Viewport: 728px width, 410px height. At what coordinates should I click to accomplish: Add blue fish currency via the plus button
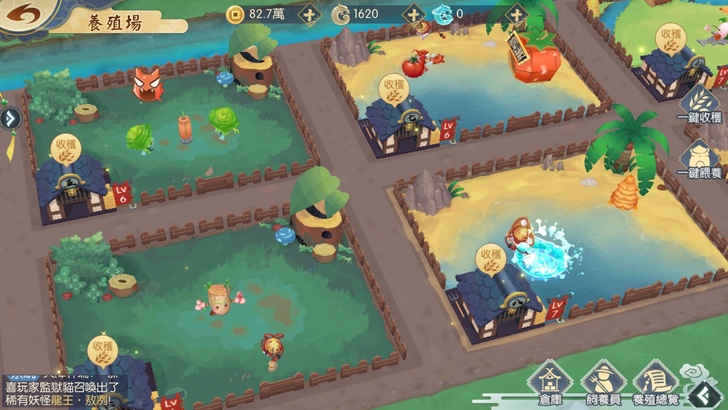(515, 14)
